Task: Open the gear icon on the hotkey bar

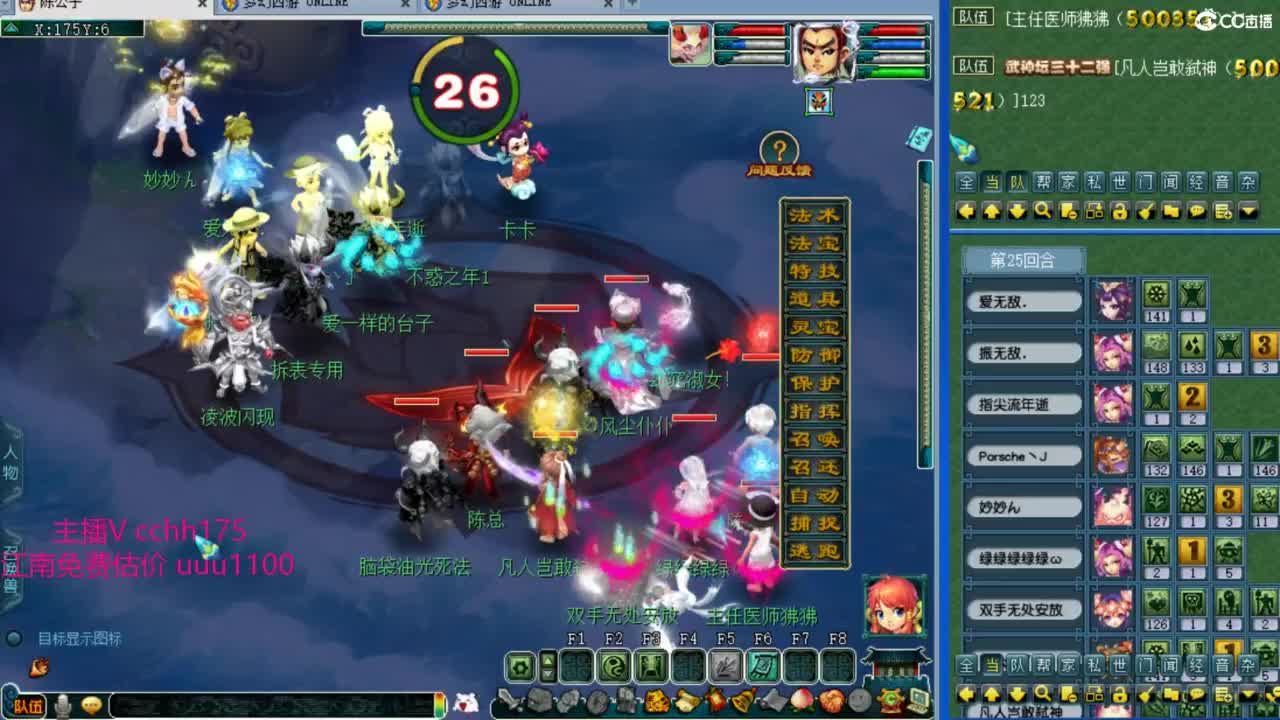Action: click(519, 666)
